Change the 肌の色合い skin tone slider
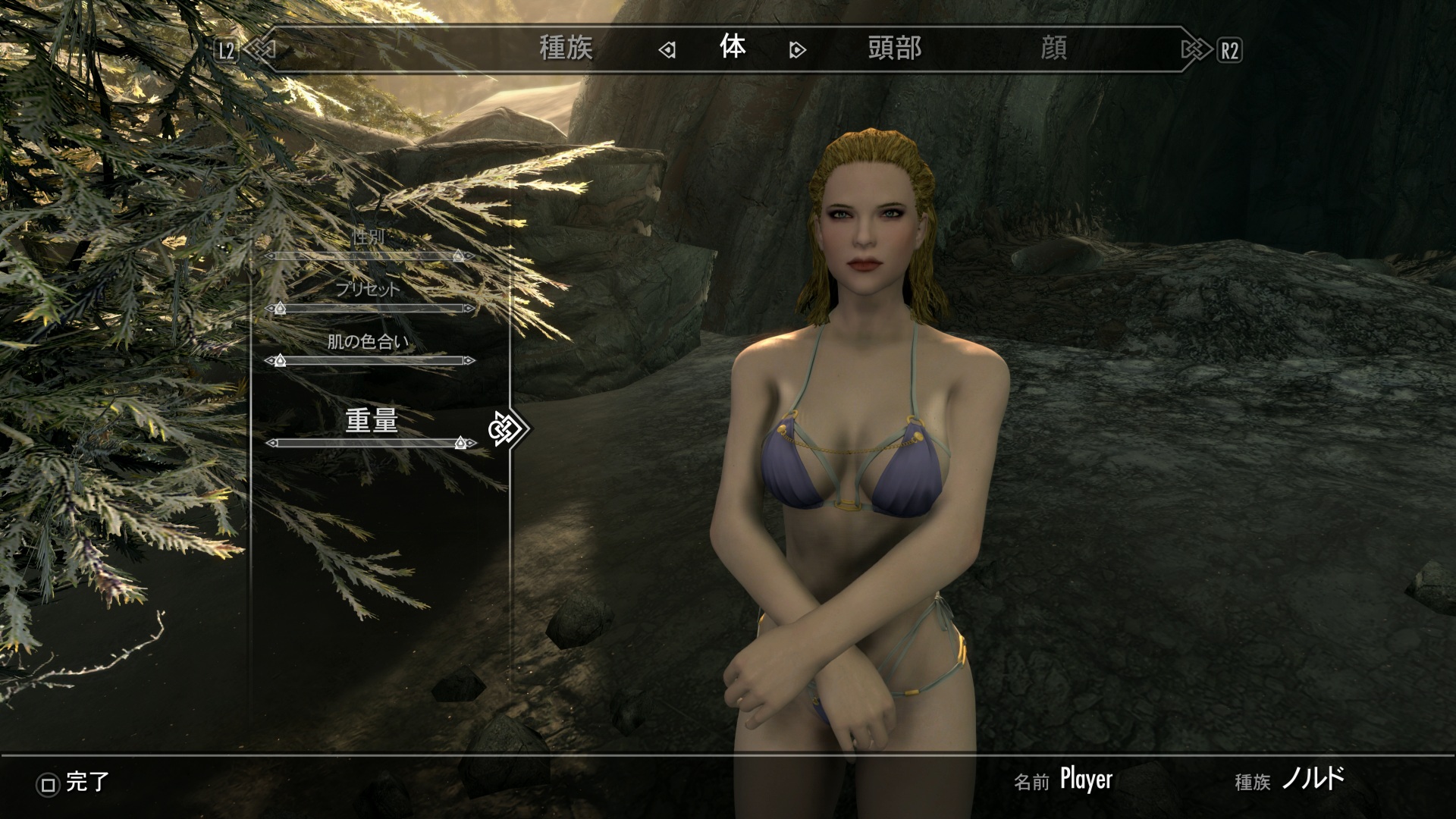This screenshot has height=819, width=1456. (x=370, y=361)
